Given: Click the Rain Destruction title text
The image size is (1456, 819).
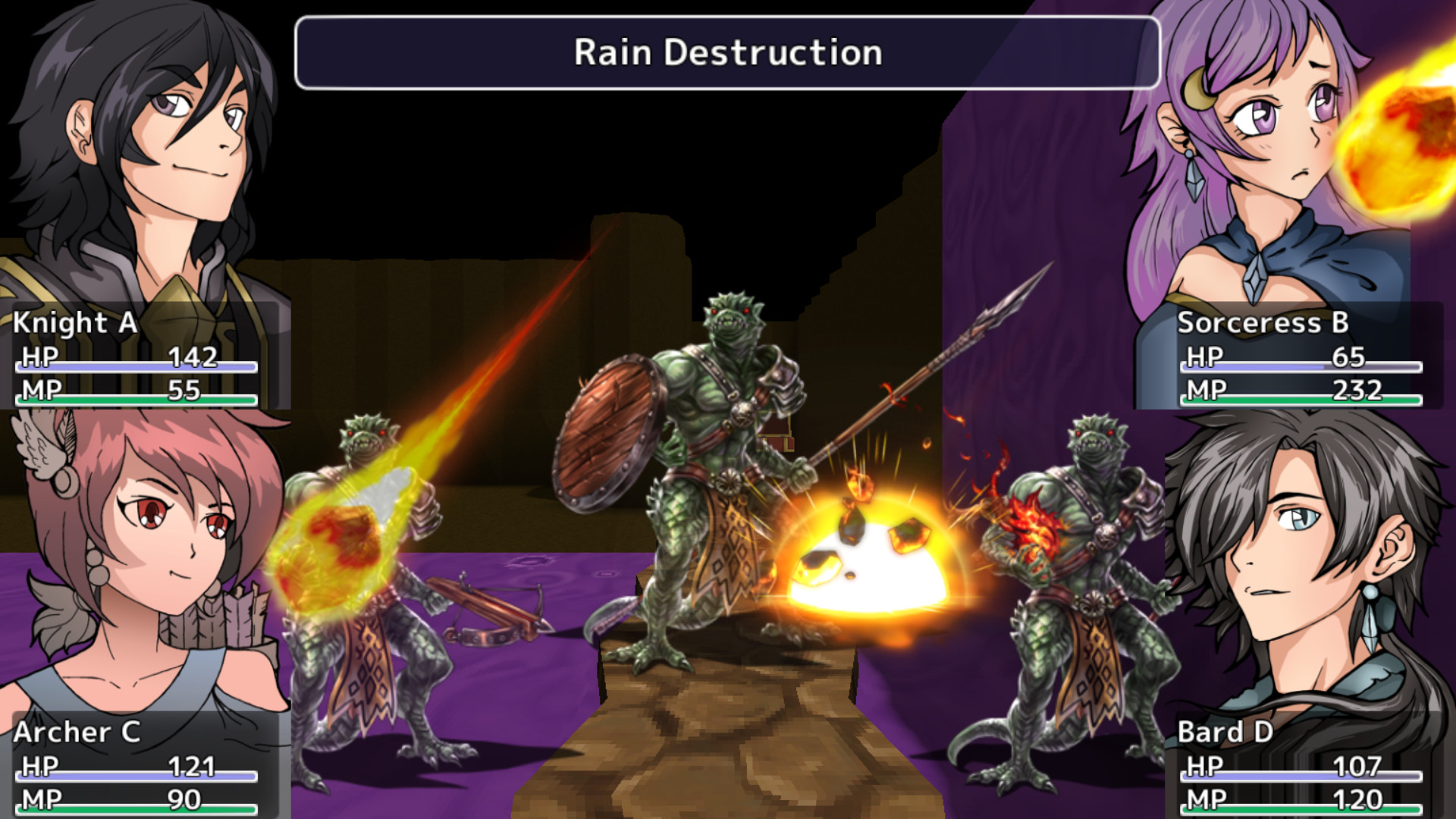Looking at the screenshot, I should pyautogui.click(x=726, y=53).
